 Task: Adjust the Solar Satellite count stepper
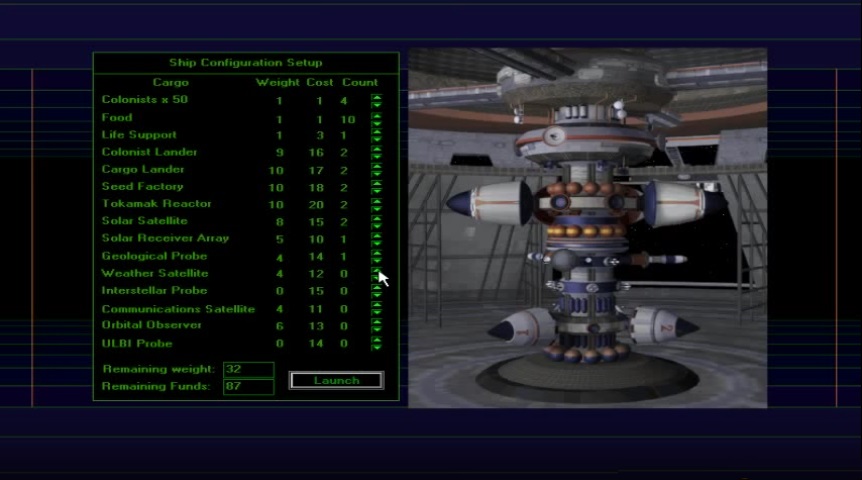pos(376,221)
